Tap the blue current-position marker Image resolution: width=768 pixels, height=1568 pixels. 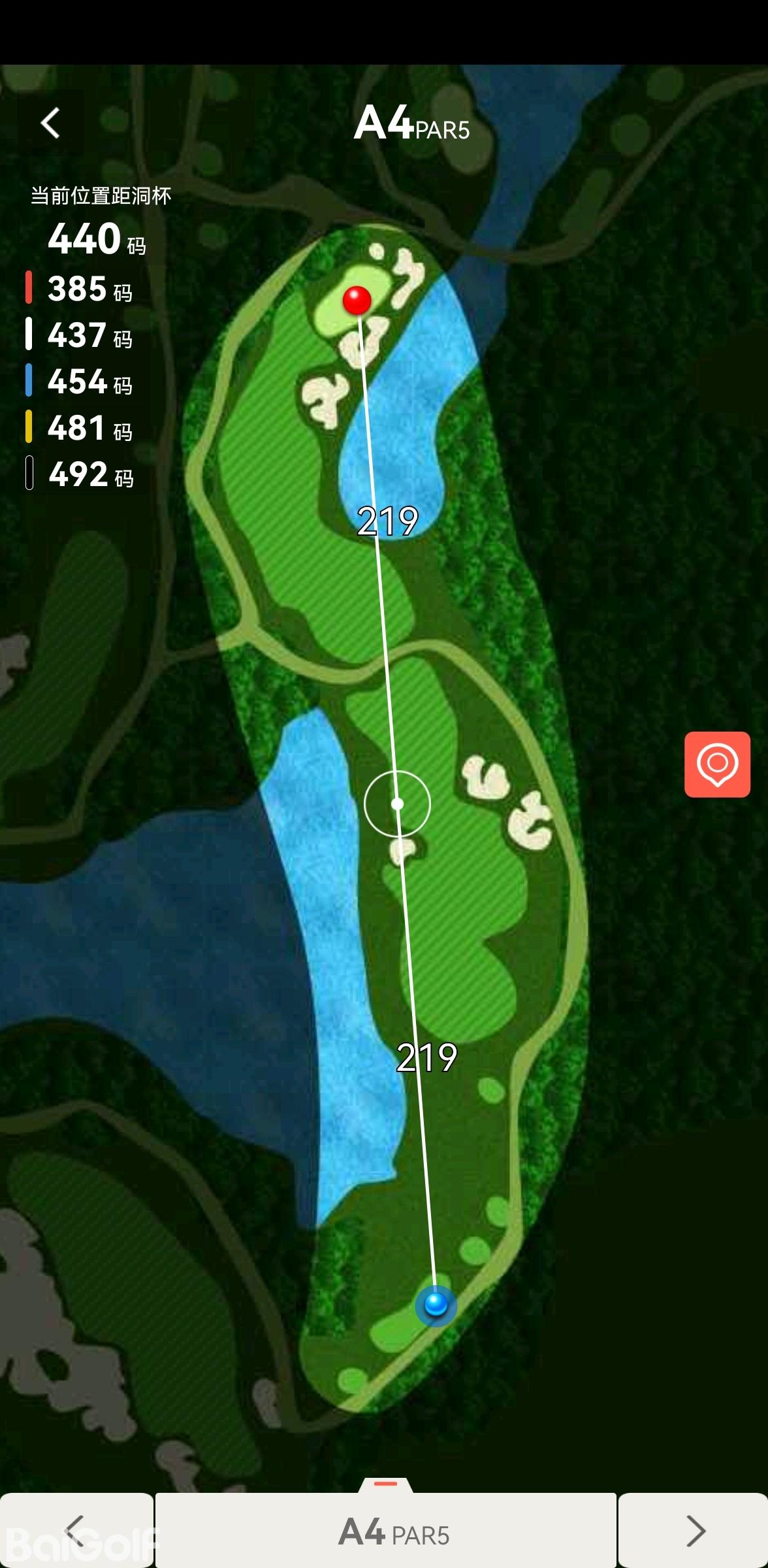pos(436,1305)
